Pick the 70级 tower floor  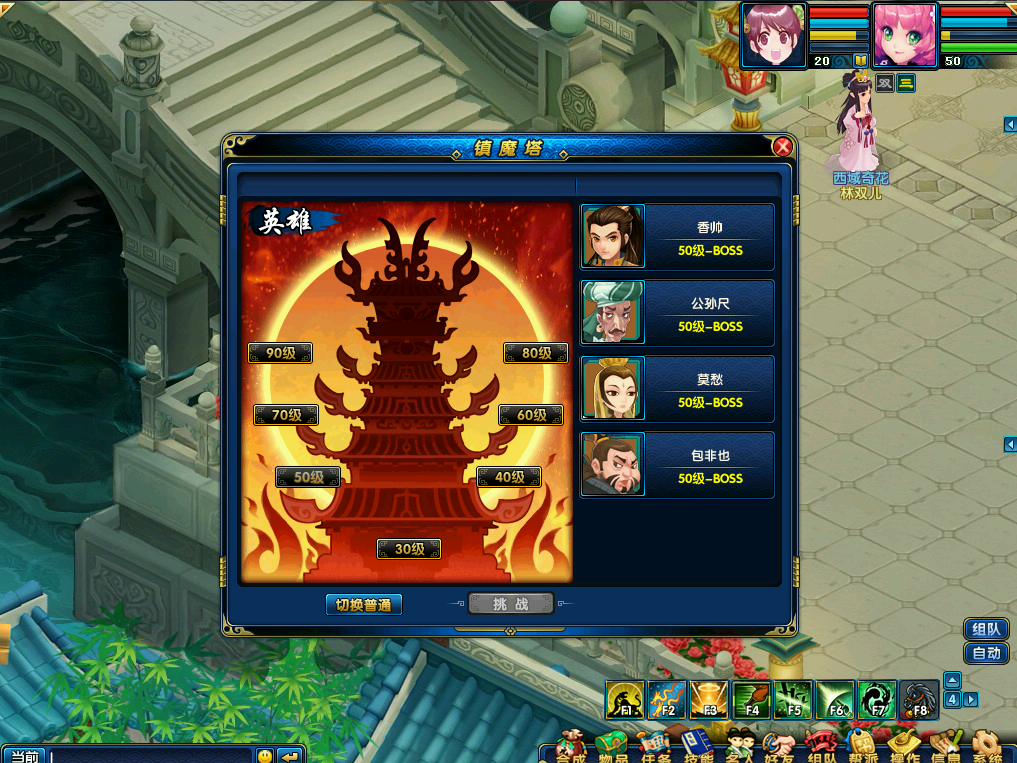click(286, 415)
